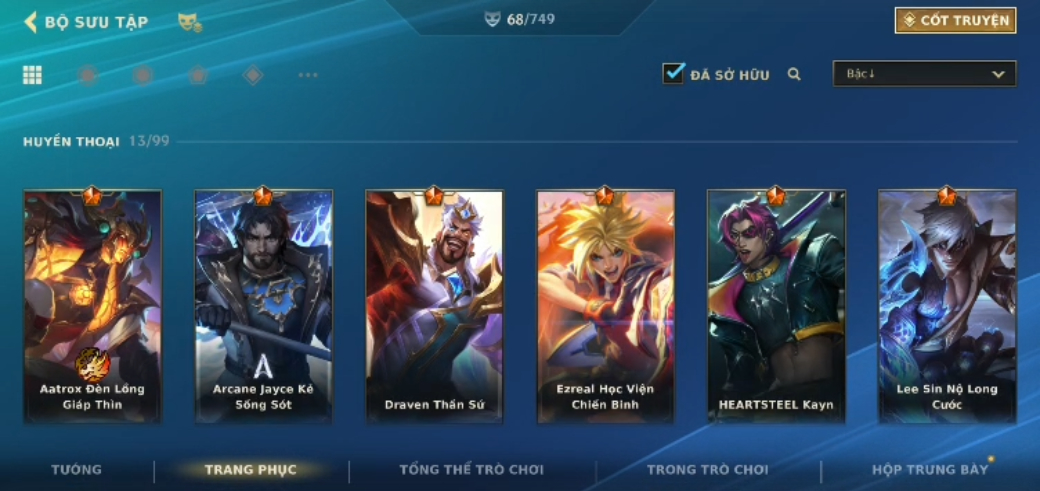This screenshot has height=491, width=1040.
Task: Show the Hộp Trưng Bày tab
Action: 930,469
